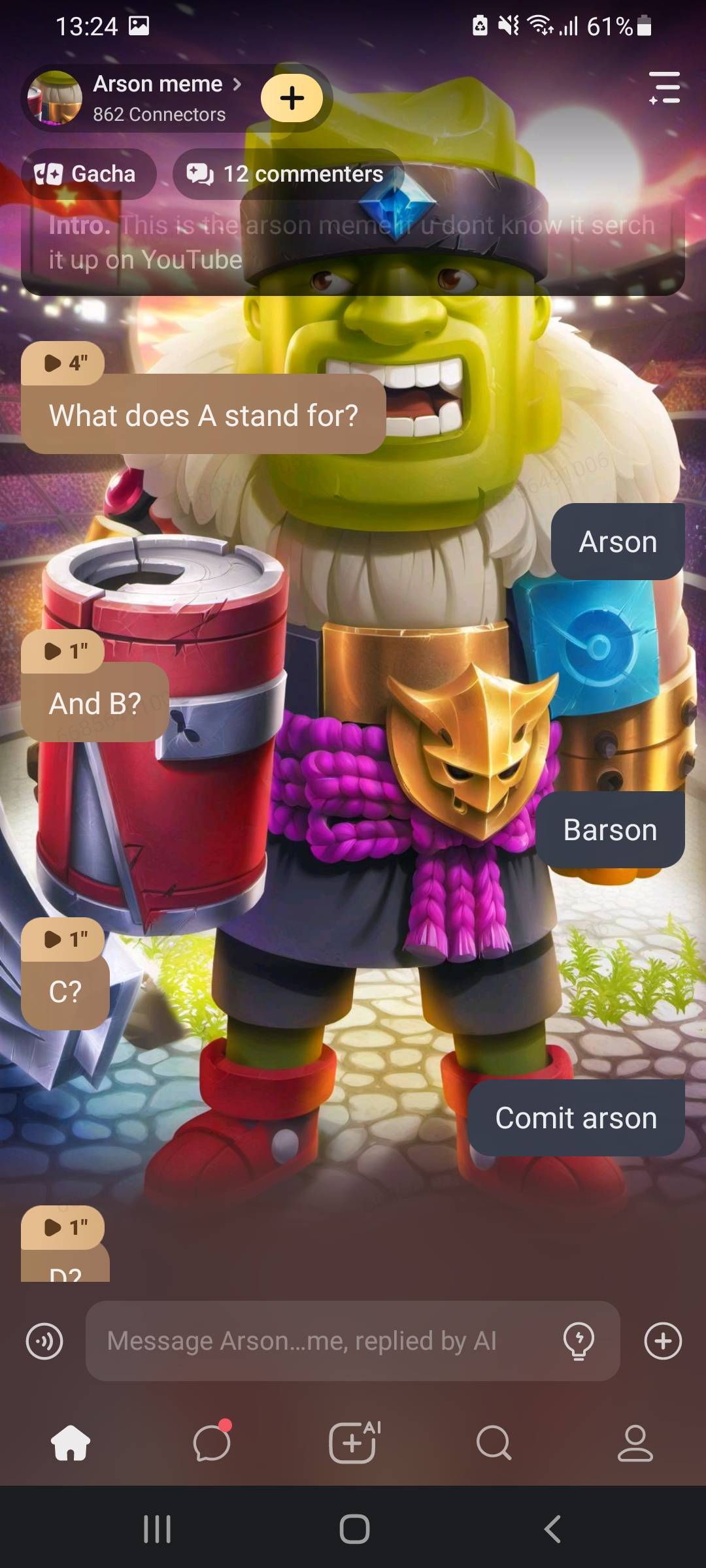This screenshot has width=706, height=1568.
Task: Open the chats tab with notification dot
Action: (x=212, y=1442)
